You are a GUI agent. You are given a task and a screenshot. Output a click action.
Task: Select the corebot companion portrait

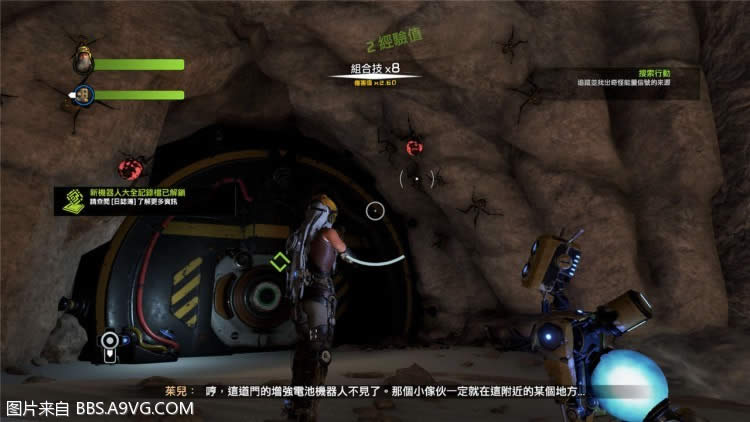[83, 95]
